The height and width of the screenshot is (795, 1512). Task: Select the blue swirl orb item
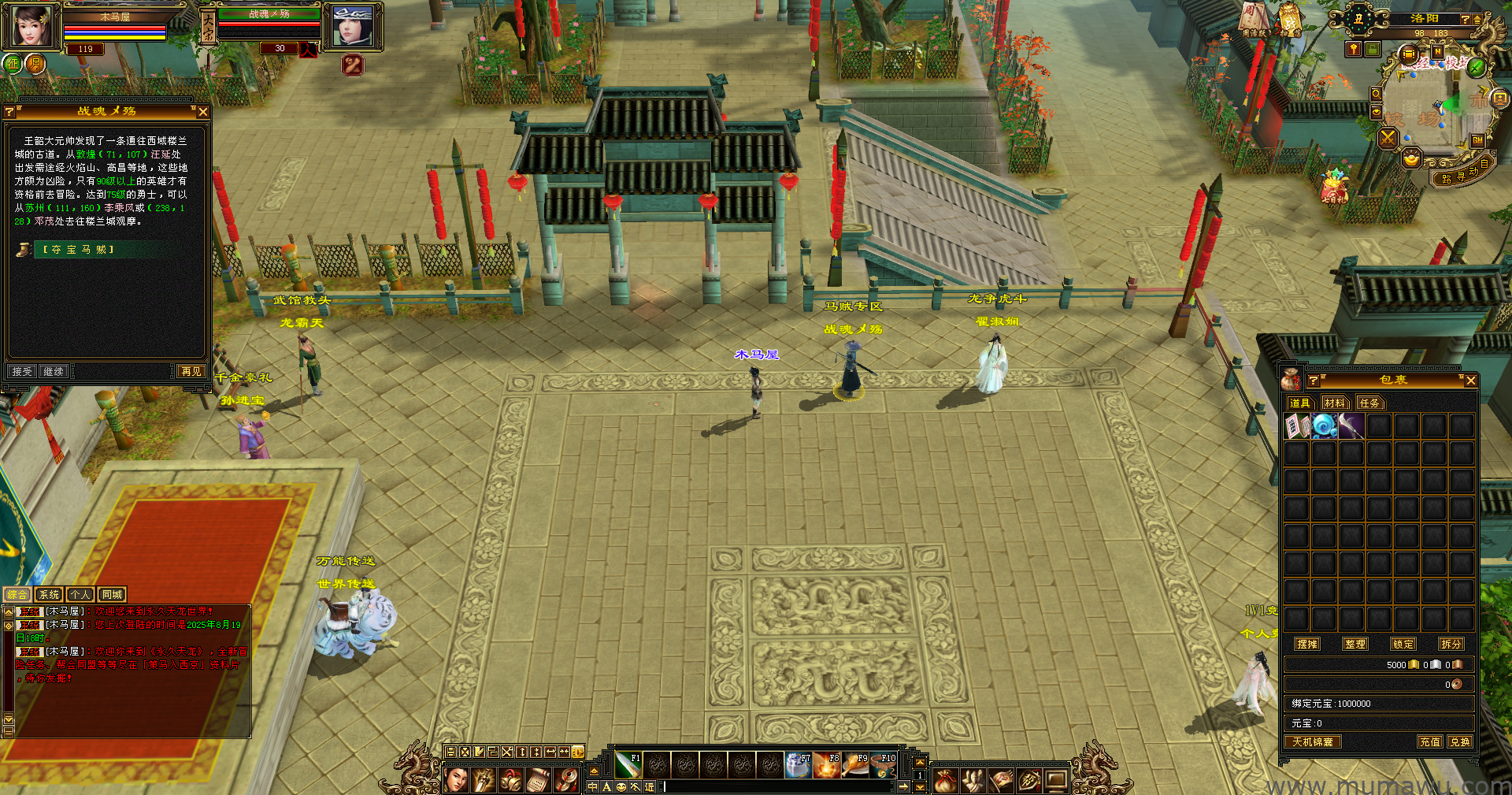pyautogui.click(x=1324, y=426)
